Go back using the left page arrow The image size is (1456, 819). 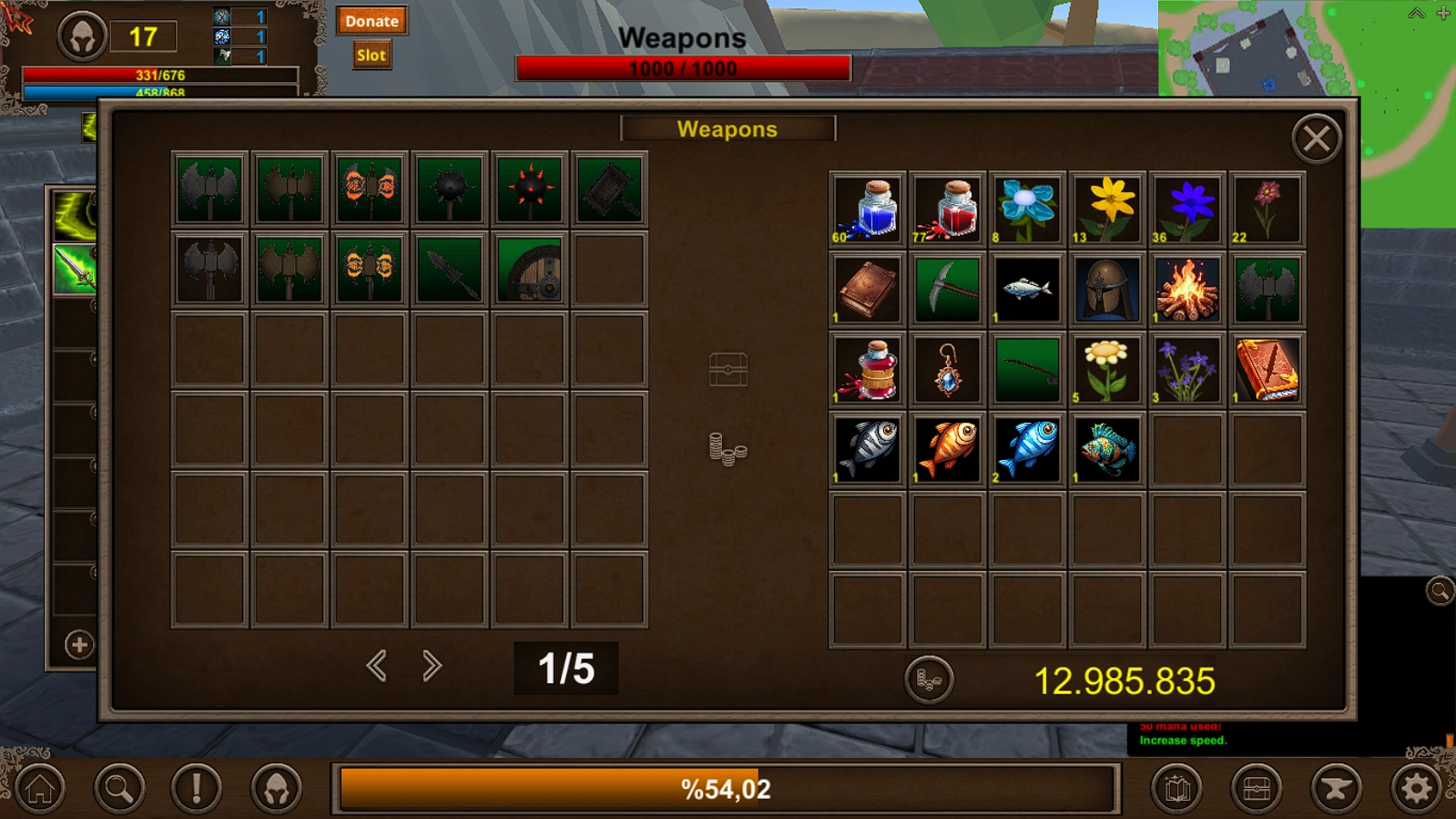376,666
